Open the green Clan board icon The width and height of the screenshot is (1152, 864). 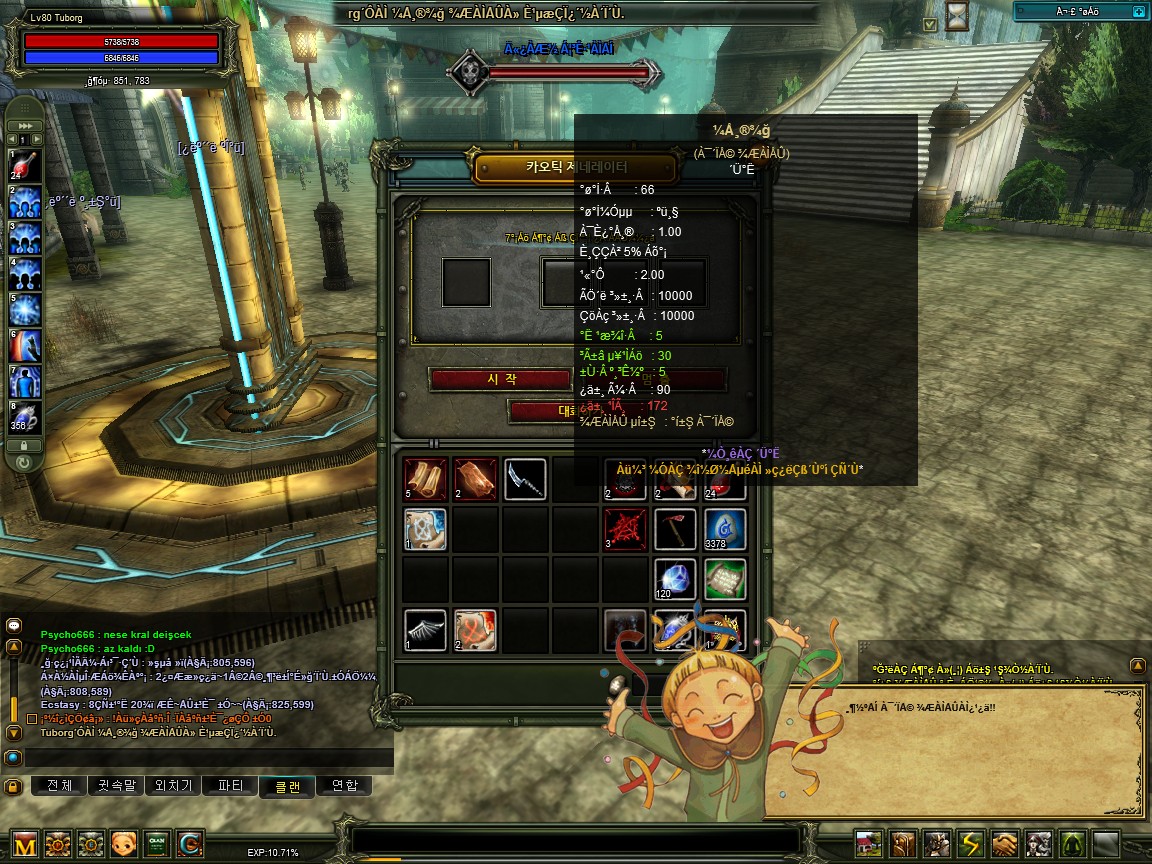(x=157, y=844)
